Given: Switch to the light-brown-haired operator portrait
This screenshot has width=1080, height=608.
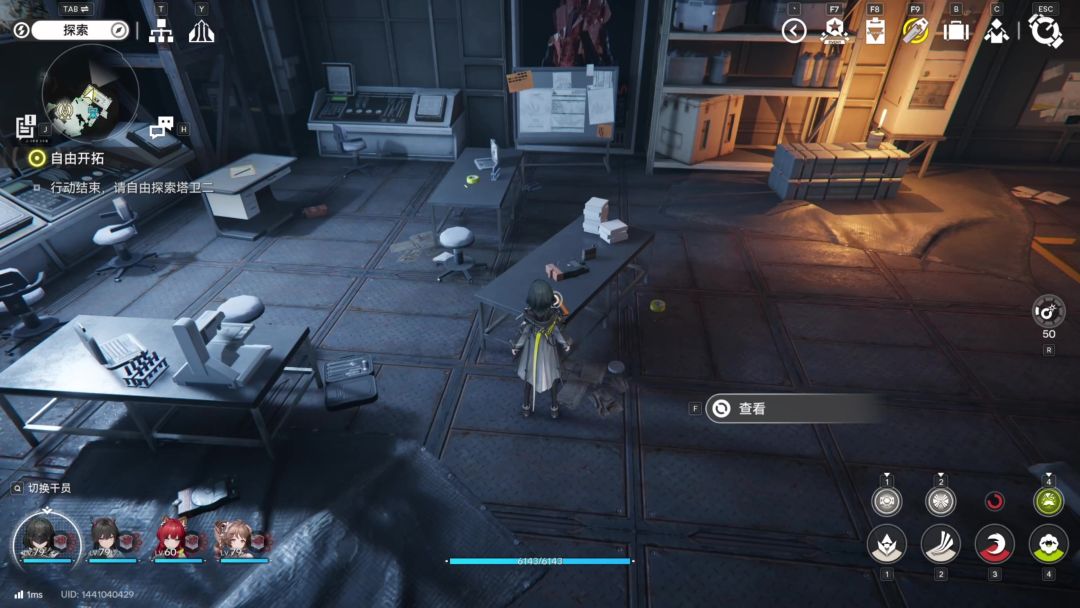Looking at the screenshot, I should coord(236,537).
